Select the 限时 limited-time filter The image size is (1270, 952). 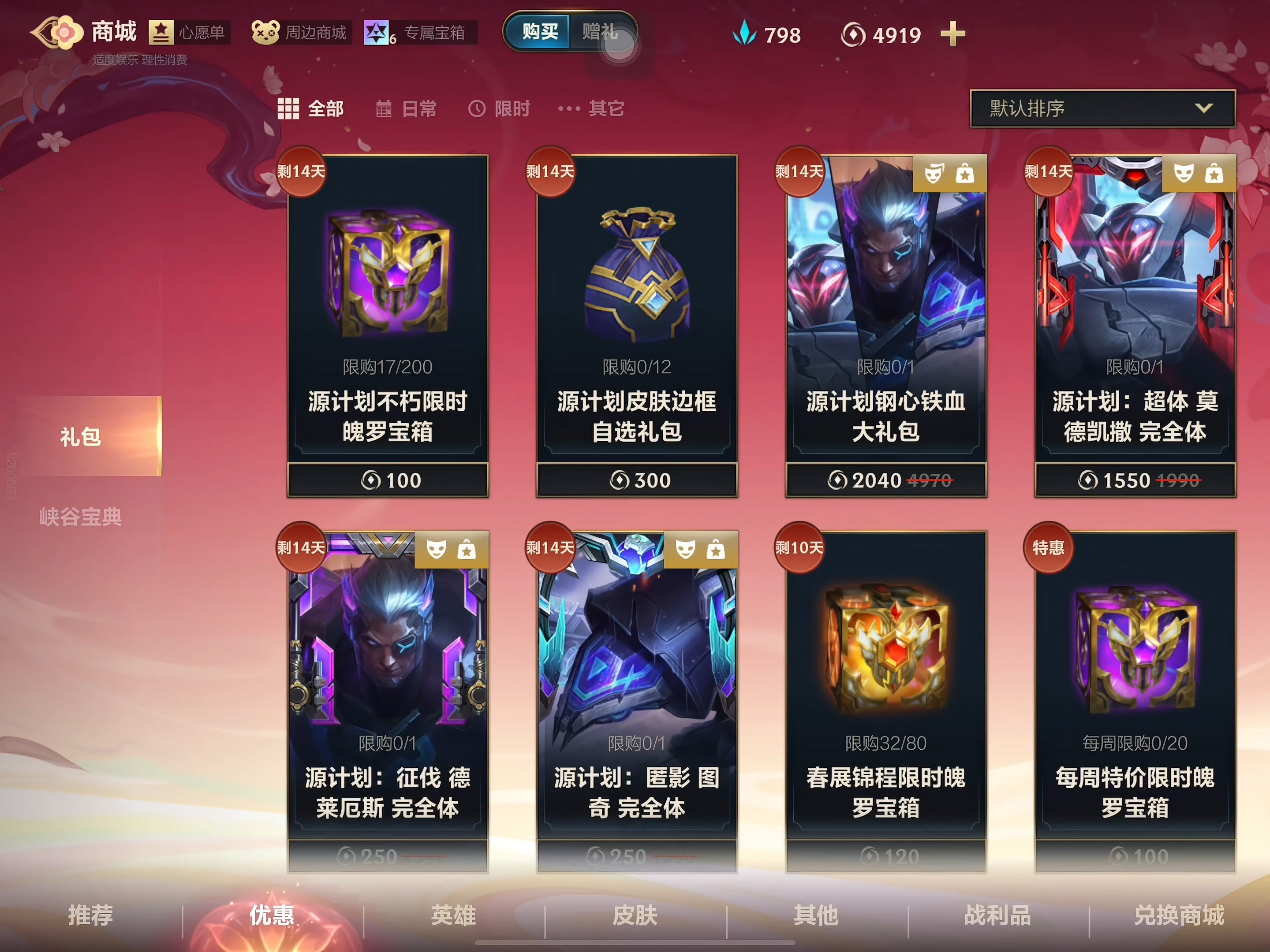tap(500, 108)
